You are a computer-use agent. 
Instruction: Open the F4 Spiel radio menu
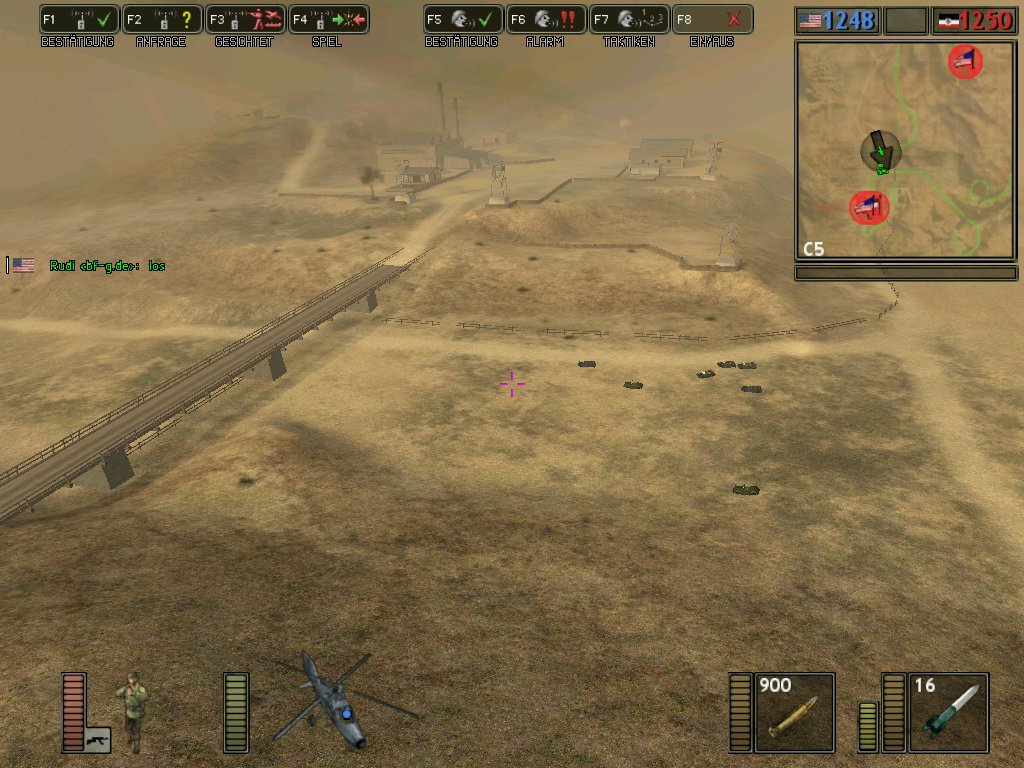(x=328, y=19)
